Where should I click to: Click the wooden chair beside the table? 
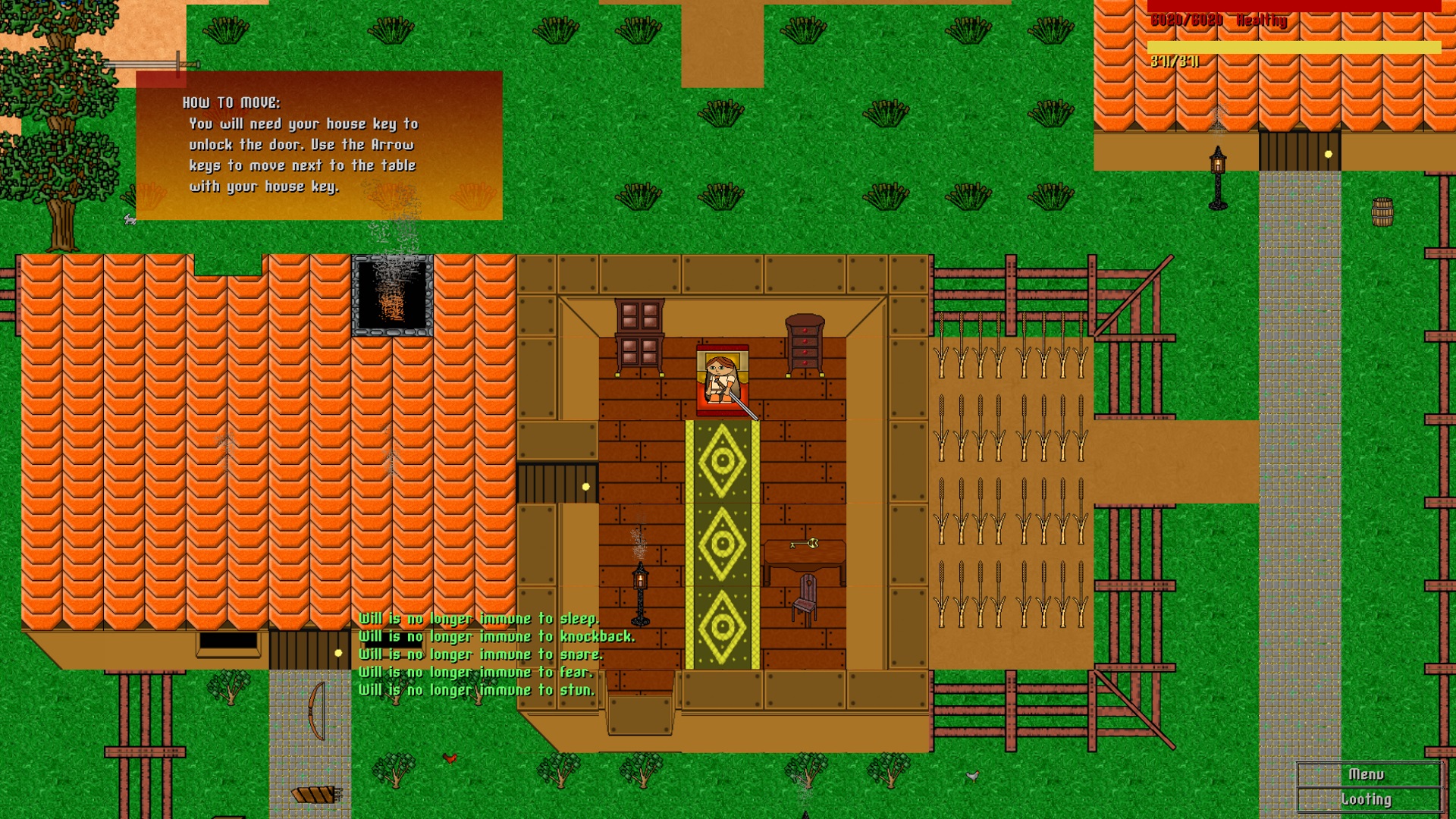coord(804,603)
